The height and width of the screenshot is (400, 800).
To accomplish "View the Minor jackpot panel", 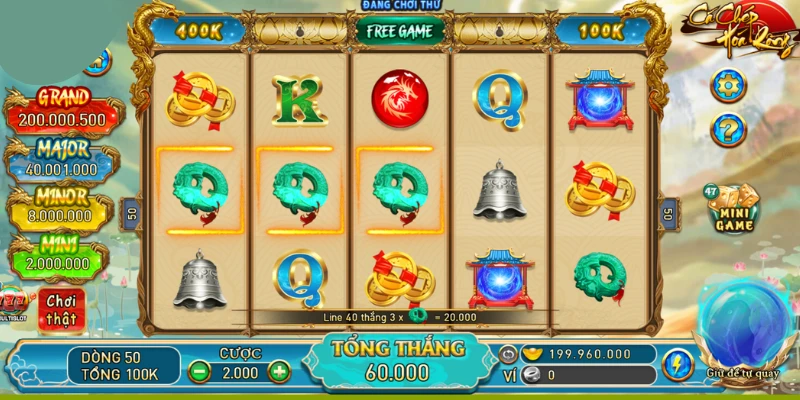I will tap(62, 208).
